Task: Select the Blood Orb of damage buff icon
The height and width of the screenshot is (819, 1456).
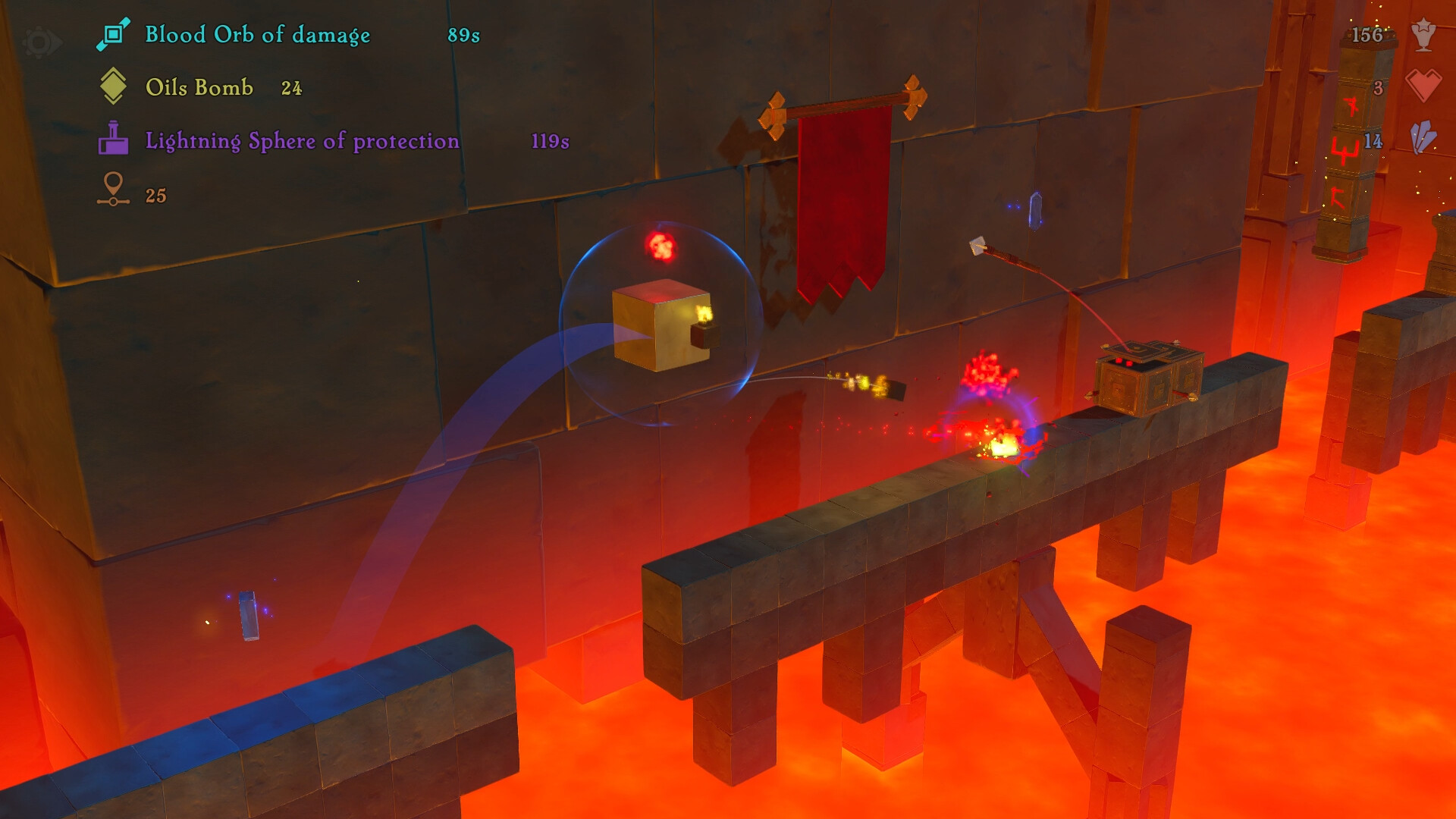Action: (x=114, y=34)
